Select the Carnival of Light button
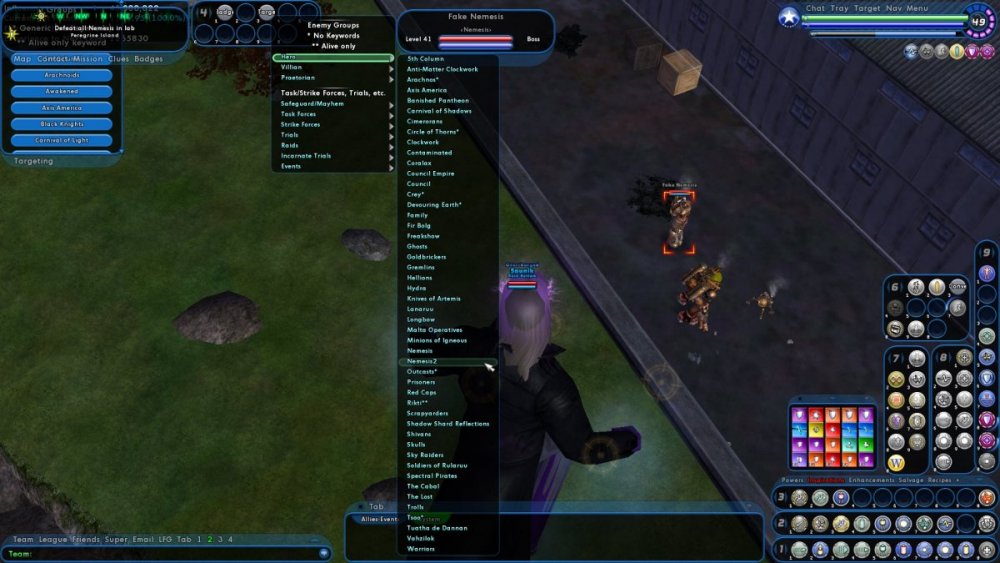 (x=62, y=140)
